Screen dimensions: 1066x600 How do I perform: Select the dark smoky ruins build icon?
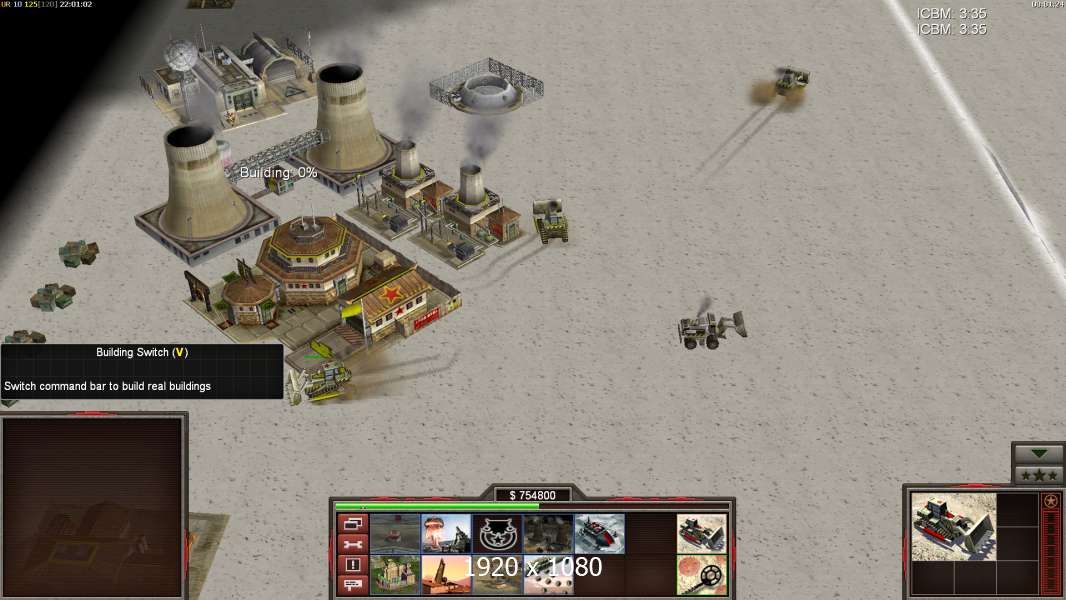(548, 533)
